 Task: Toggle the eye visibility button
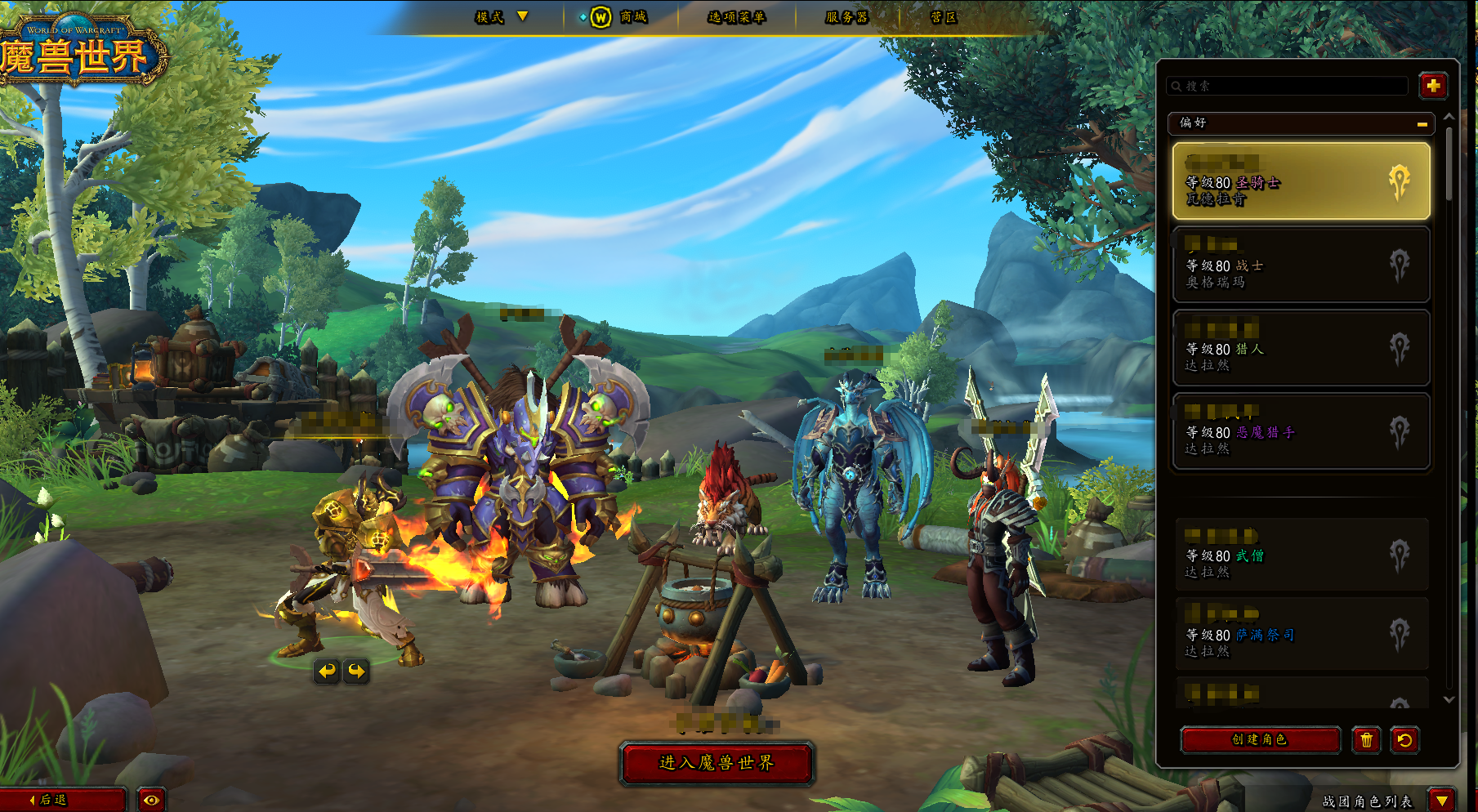click(151, 800)
